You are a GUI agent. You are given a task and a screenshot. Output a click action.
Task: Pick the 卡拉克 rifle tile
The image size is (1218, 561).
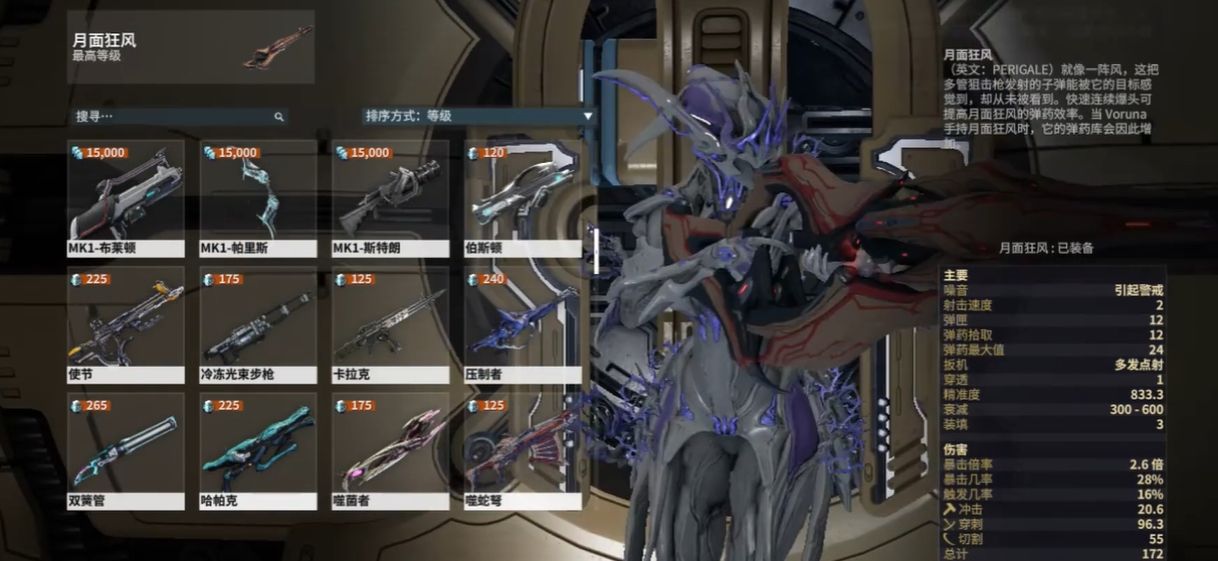(390, 324)
